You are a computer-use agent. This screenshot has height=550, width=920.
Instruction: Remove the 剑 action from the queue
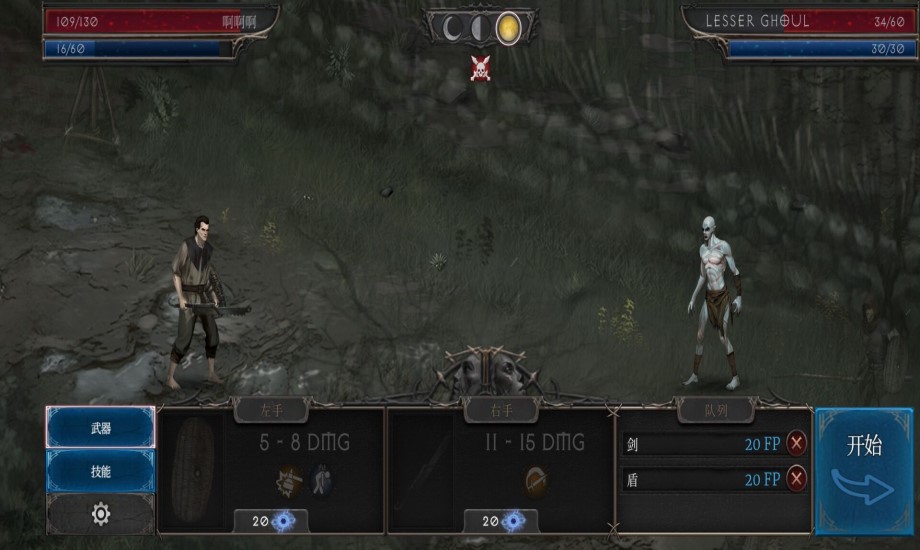pos(797,444)
